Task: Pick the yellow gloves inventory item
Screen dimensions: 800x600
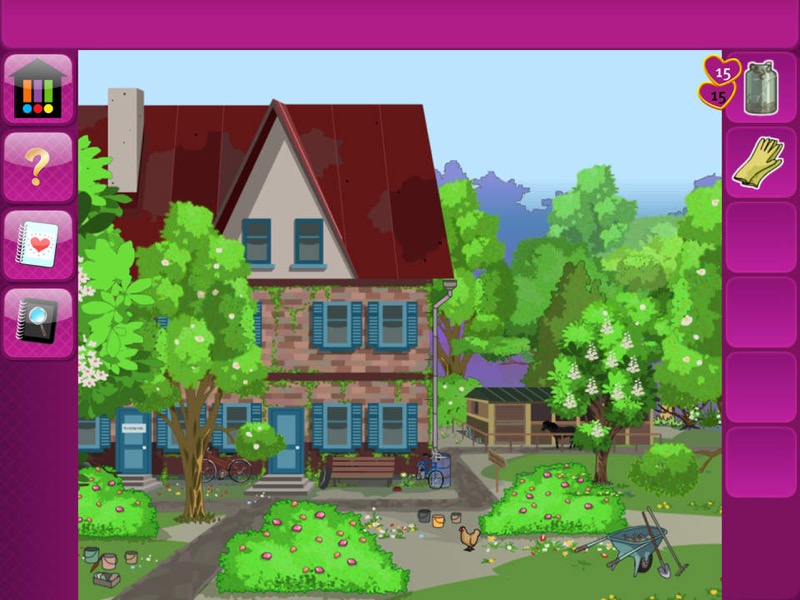Action: point(759,163)
